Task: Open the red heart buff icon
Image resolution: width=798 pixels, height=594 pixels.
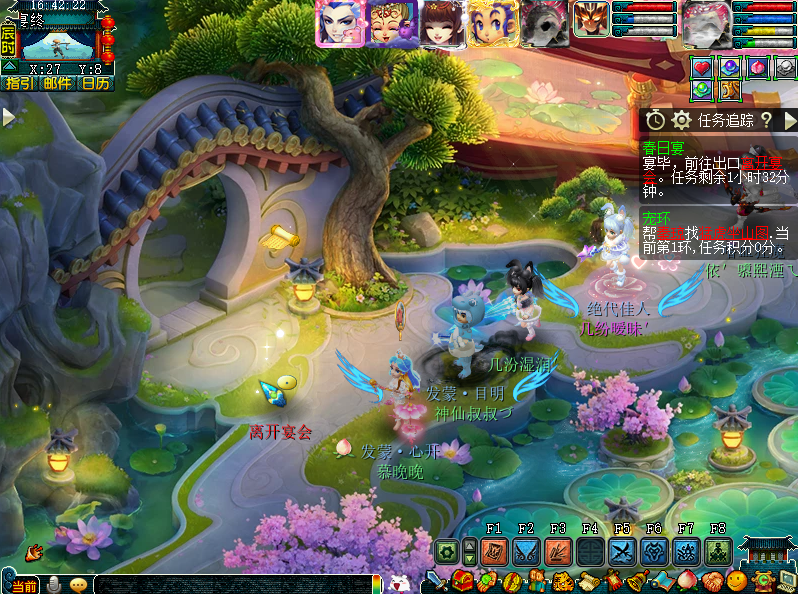Action: 703,68
